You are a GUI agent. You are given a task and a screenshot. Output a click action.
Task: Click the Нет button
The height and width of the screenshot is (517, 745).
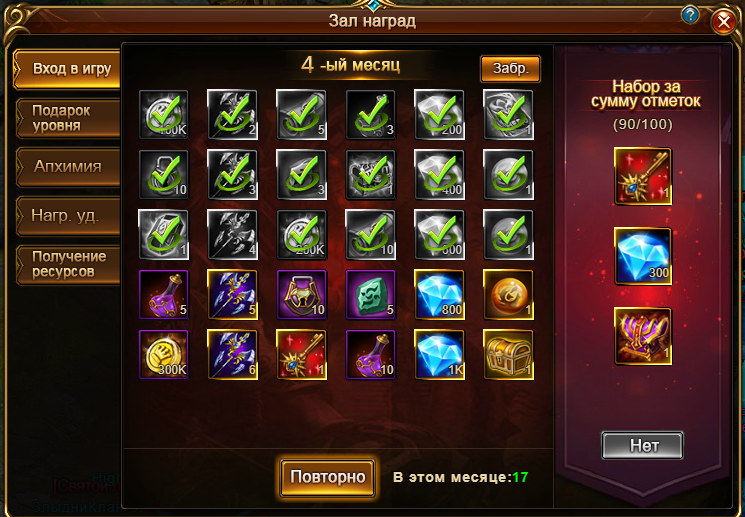[x=643, y=445]
